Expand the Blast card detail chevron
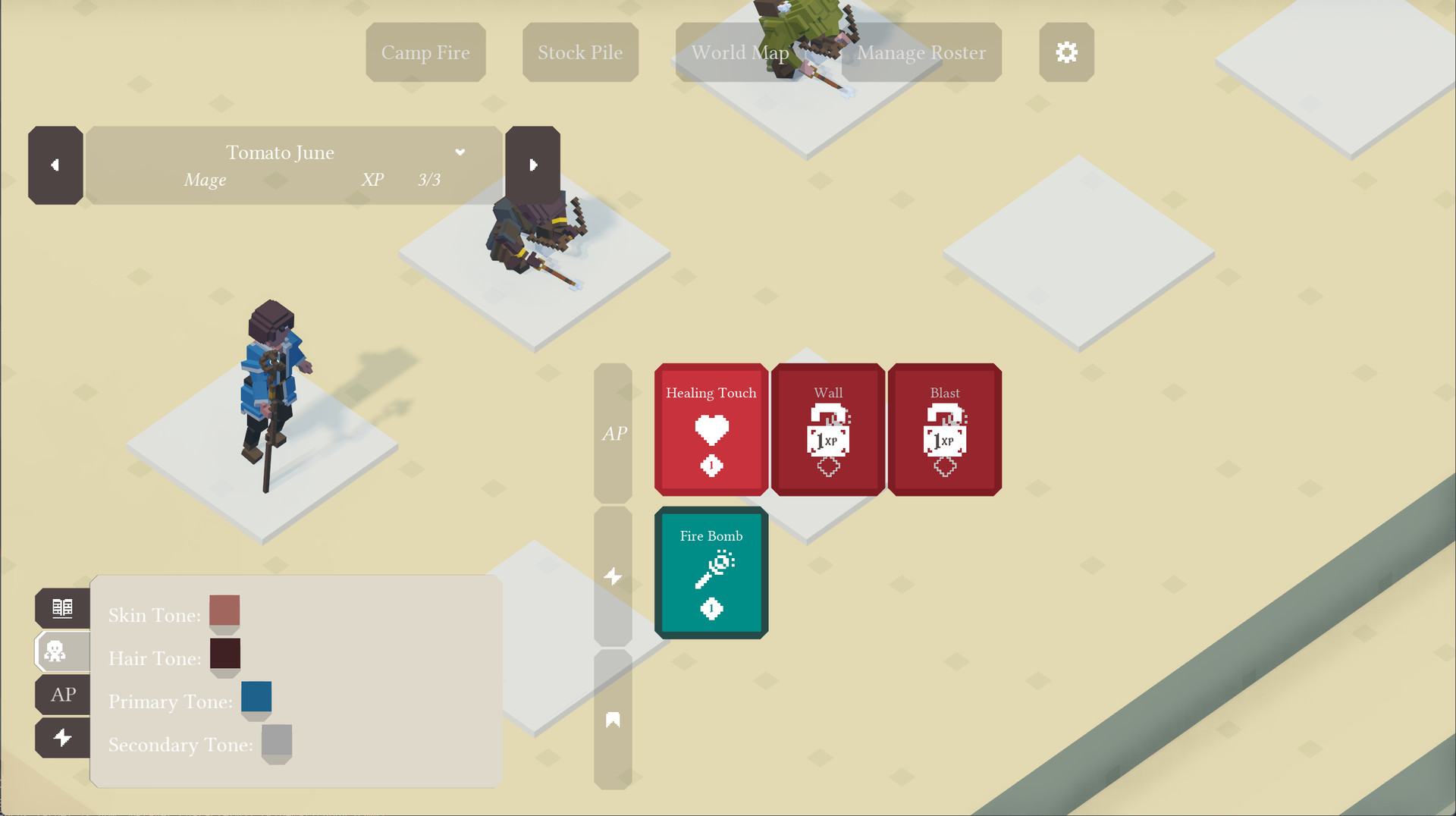The width and height of the screenshot is (1456, 816). point(944,468)
